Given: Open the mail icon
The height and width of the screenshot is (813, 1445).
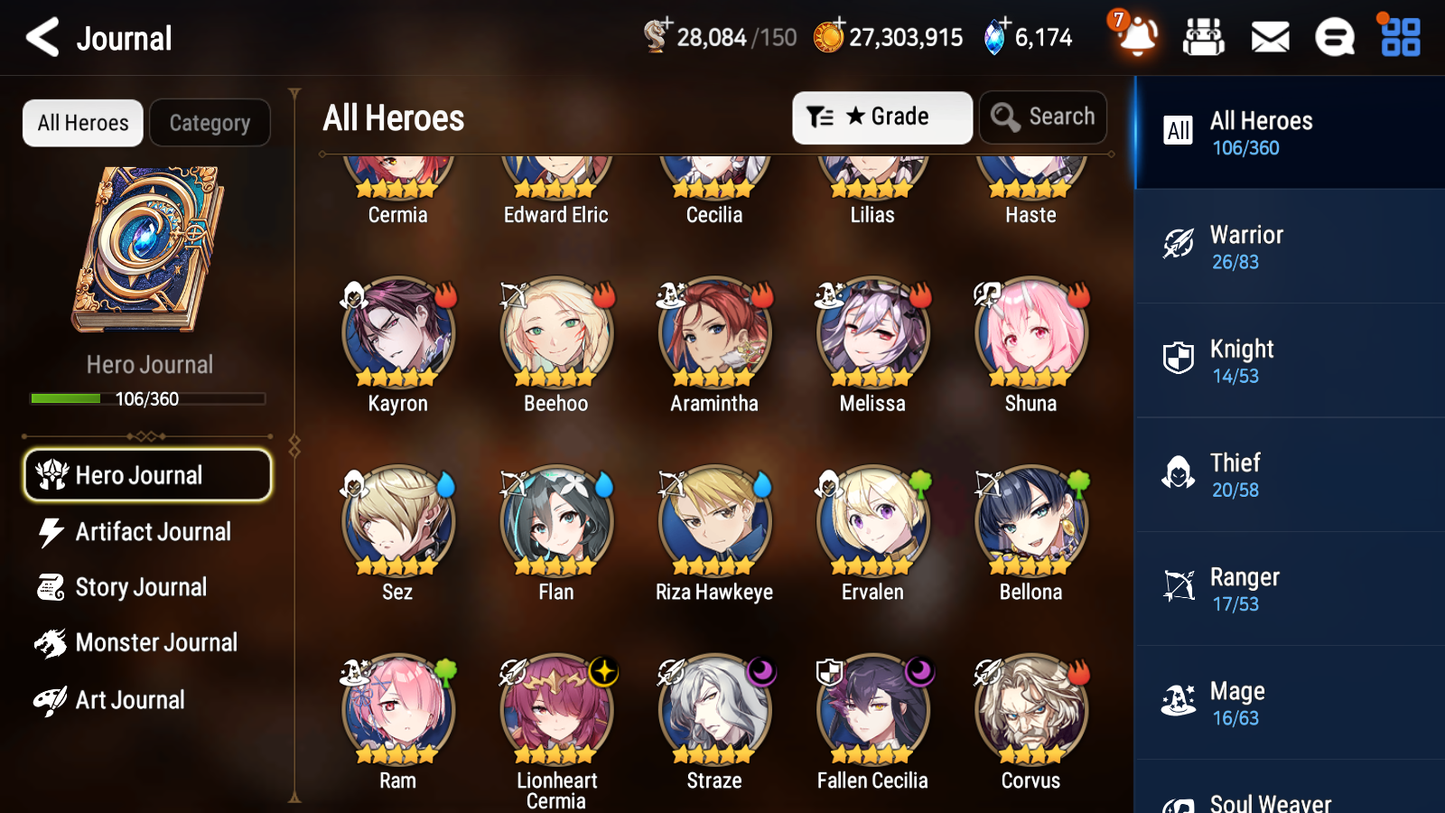Looking at the screenshot, I should tap(1269, 36).
